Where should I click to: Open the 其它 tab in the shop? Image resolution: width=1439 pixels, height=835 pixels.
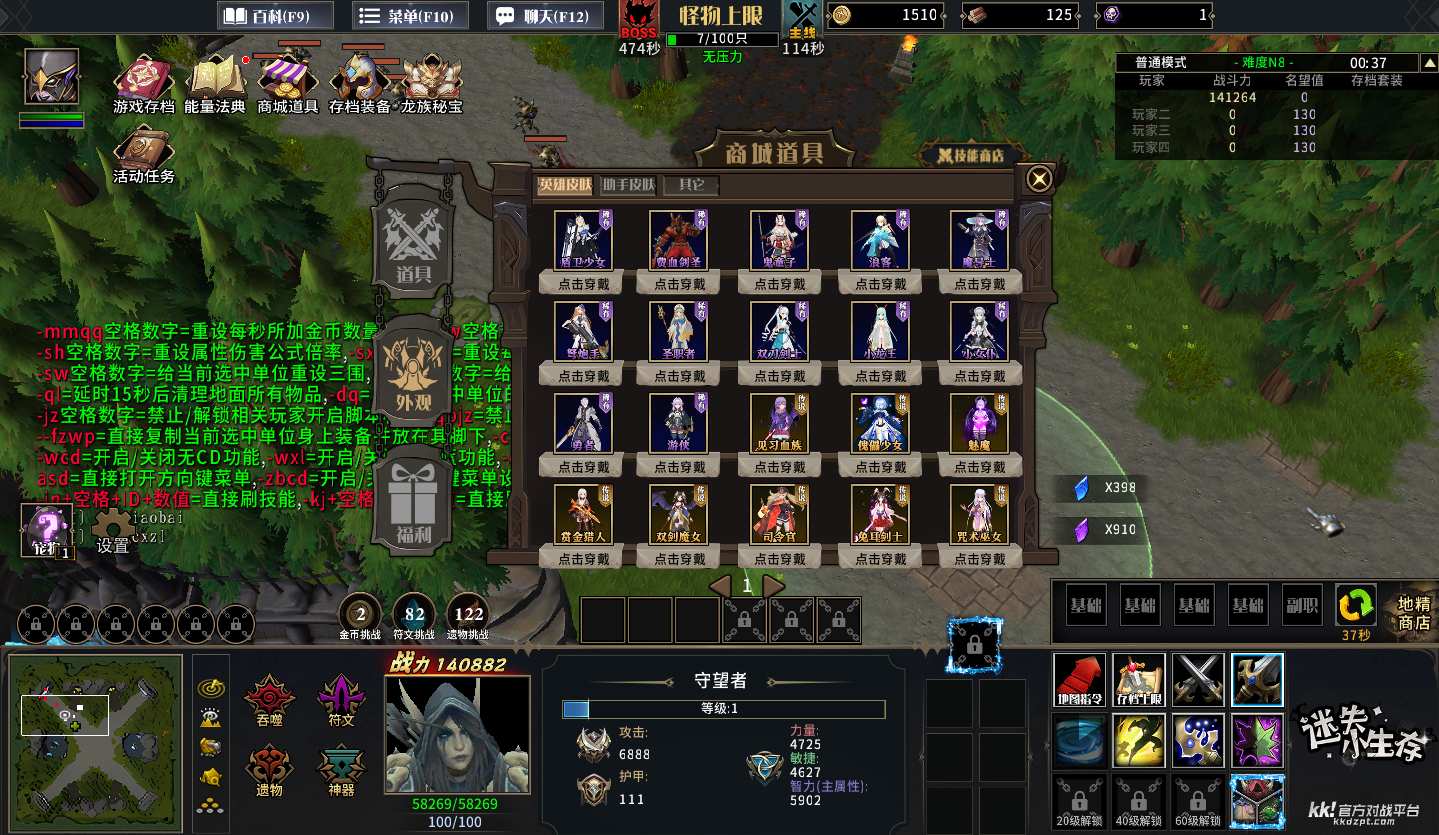pyautogui.click(x=691, y=185)
